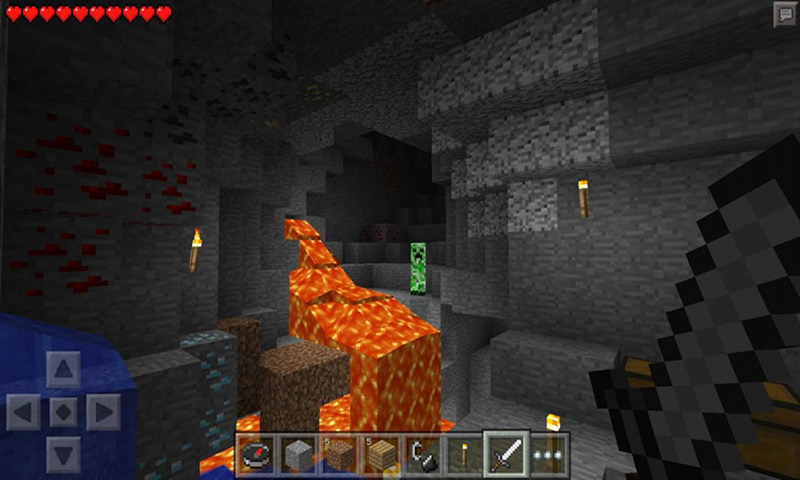Viewport: 800px width, 480px height.
Task: Equip the iron sword slot
Action: (x=506, y=454)
